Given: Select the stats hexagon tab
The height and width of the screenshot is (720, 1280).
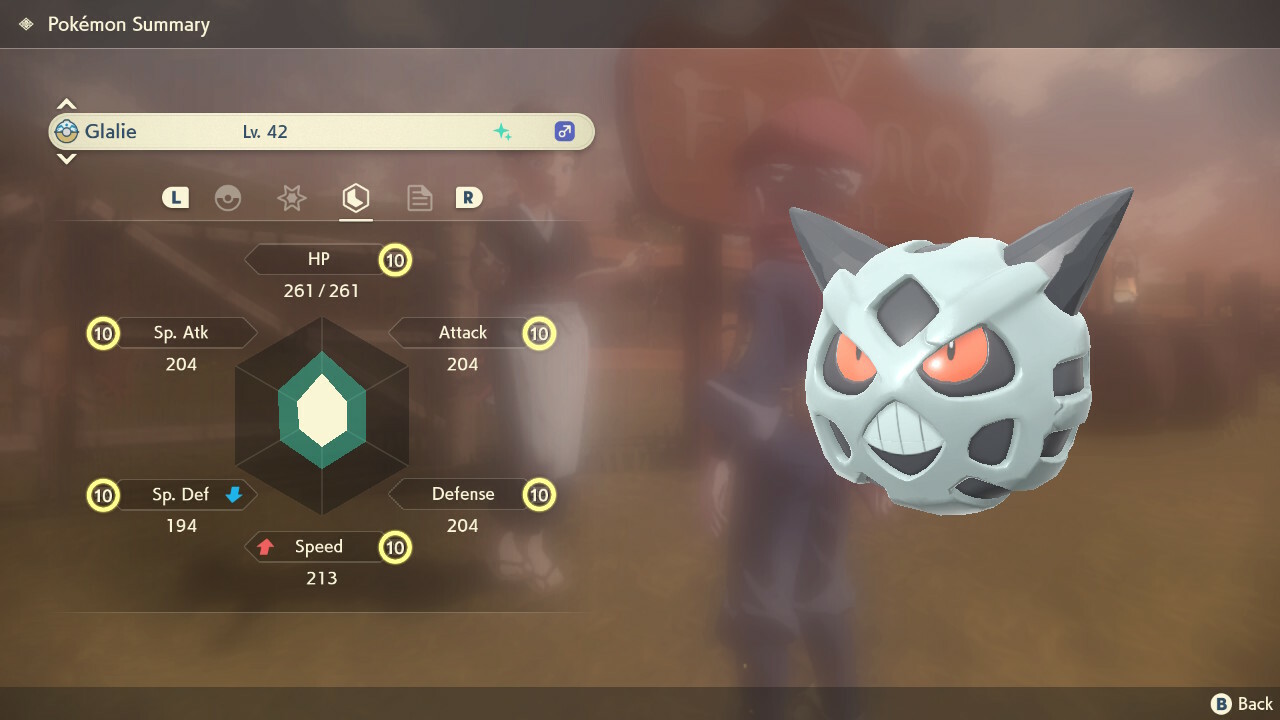Looking at the screenshot, I should point(355,198).
